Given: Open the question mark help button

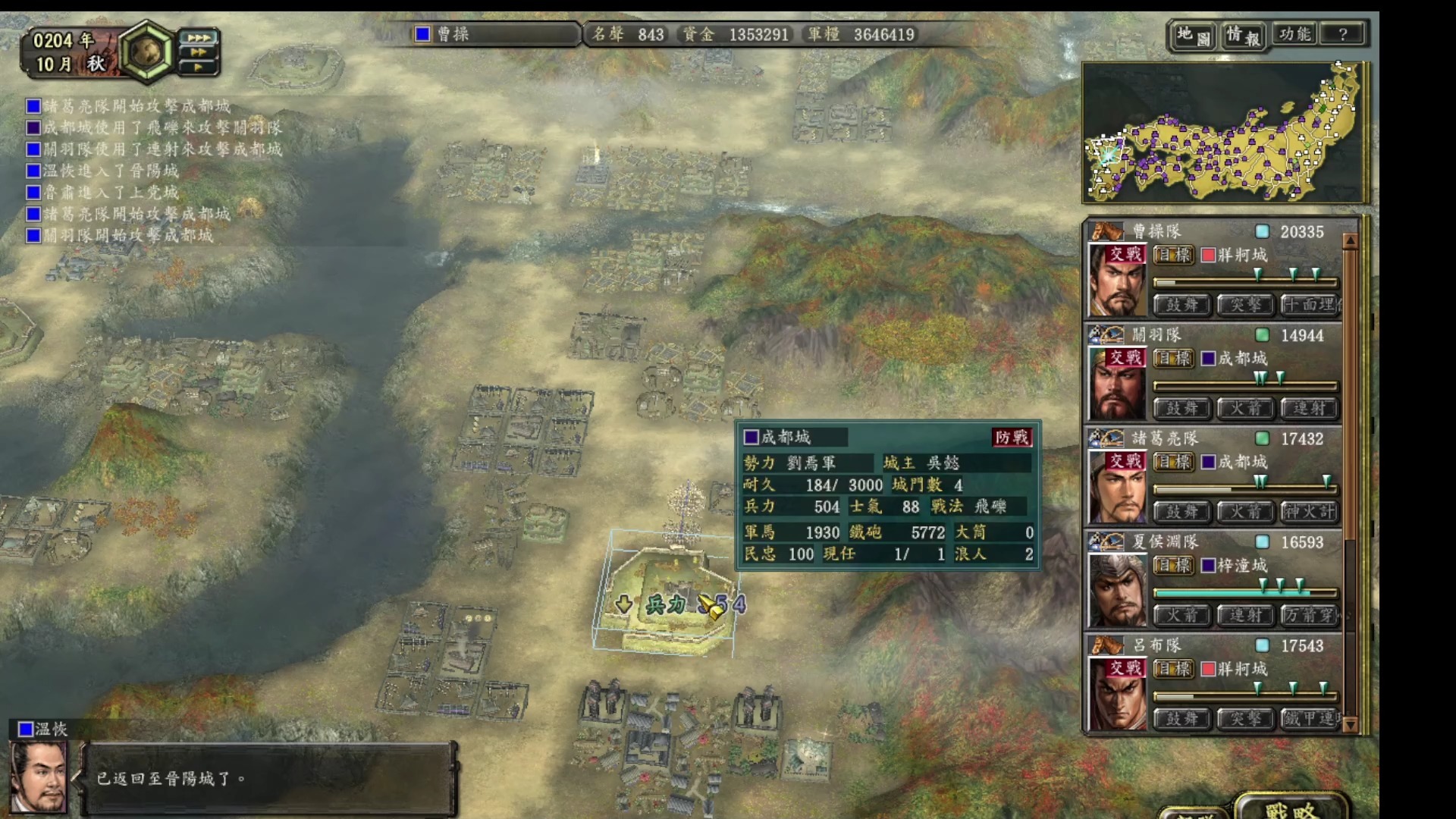Looking at the screenshot, I should point(1343,34).
